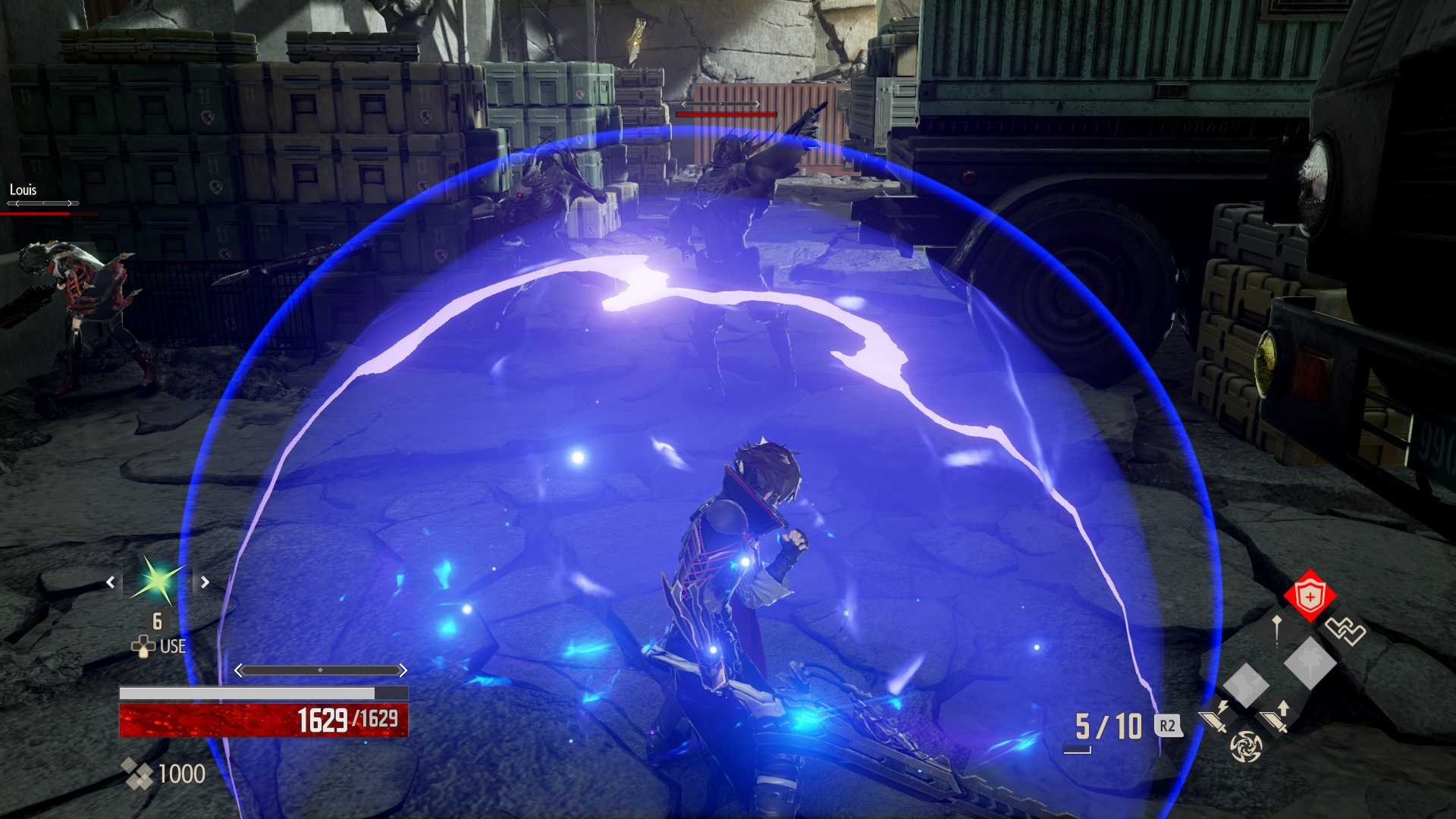Activate the sword lightning enchant Gift
Screen dimensions: 1456x819
[1215, 716]
